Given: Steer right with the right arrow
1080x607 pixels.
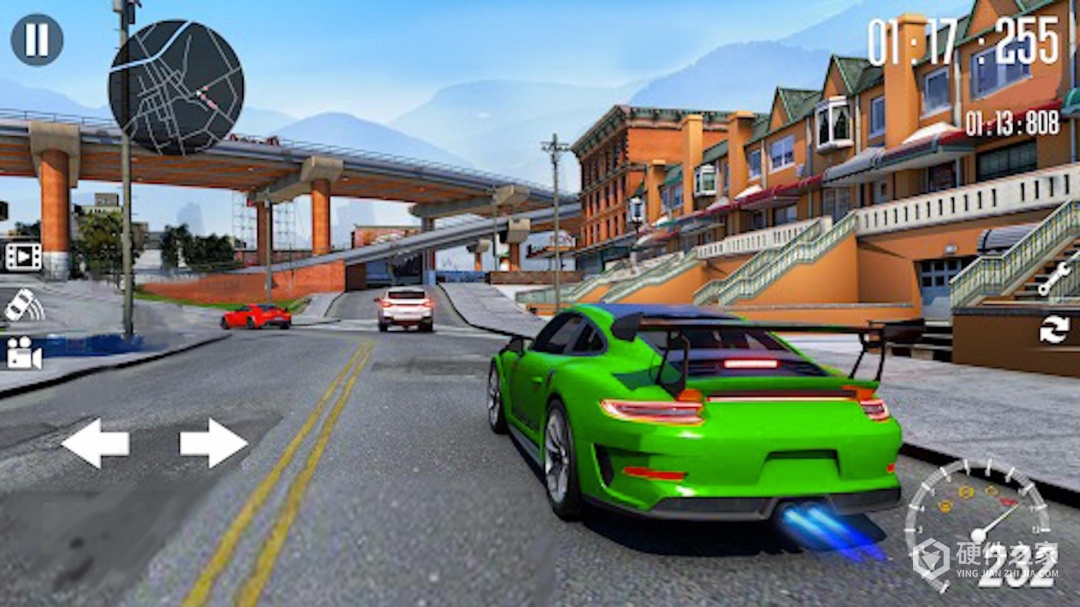Looking at the screenshot, I should point(213,443).
